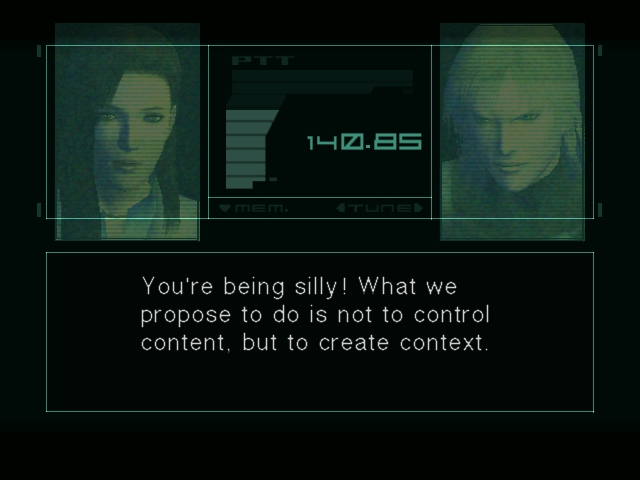Click the left TUNE arrow
Image resolution: width=640 pixels, height=480 pixels.
(x=342, y=208)
